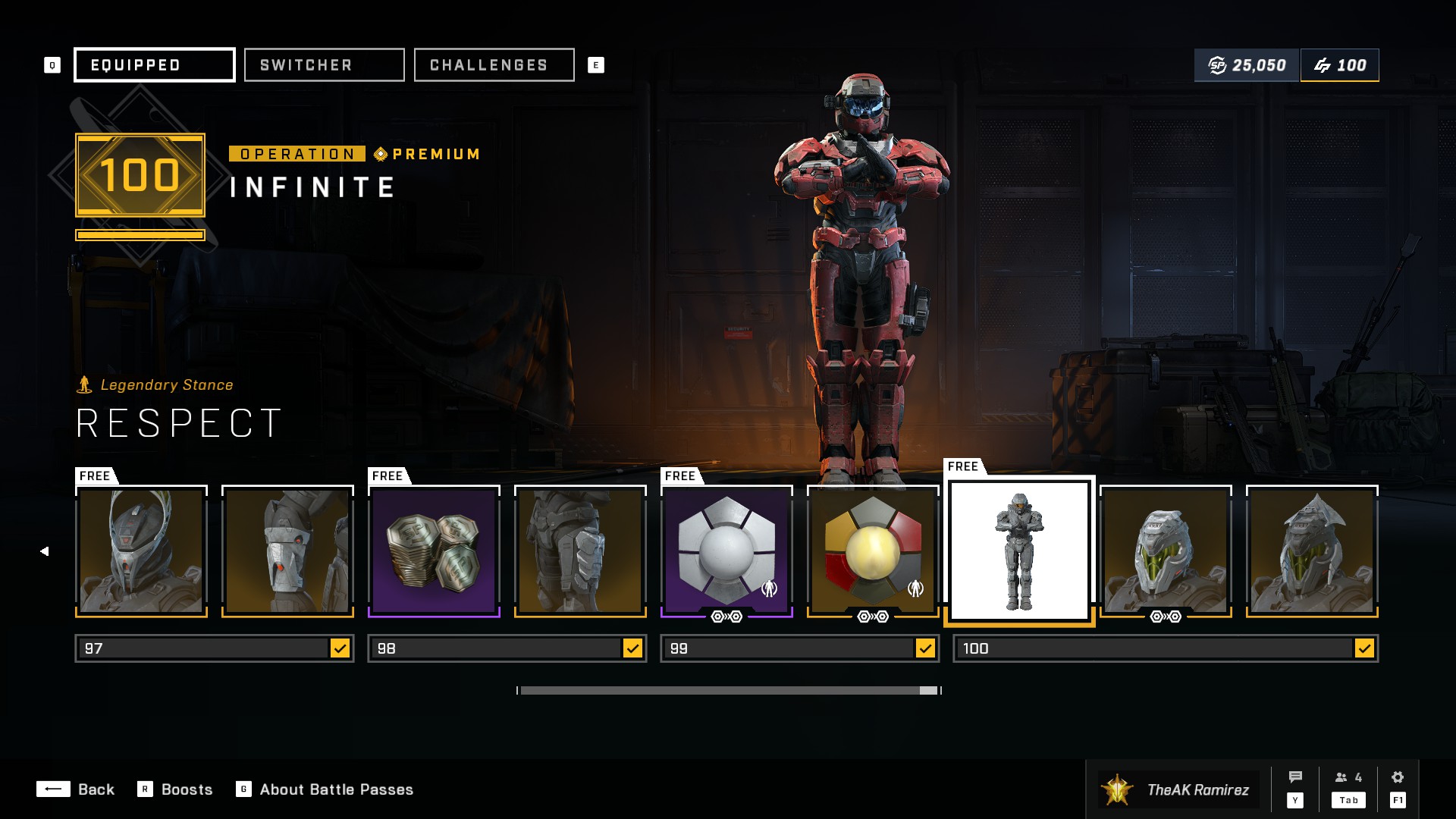The height and width of the screenshot is (819, 1456).
Task: Click the rewards horizontal scrollbar
Action: coord(728,690)
